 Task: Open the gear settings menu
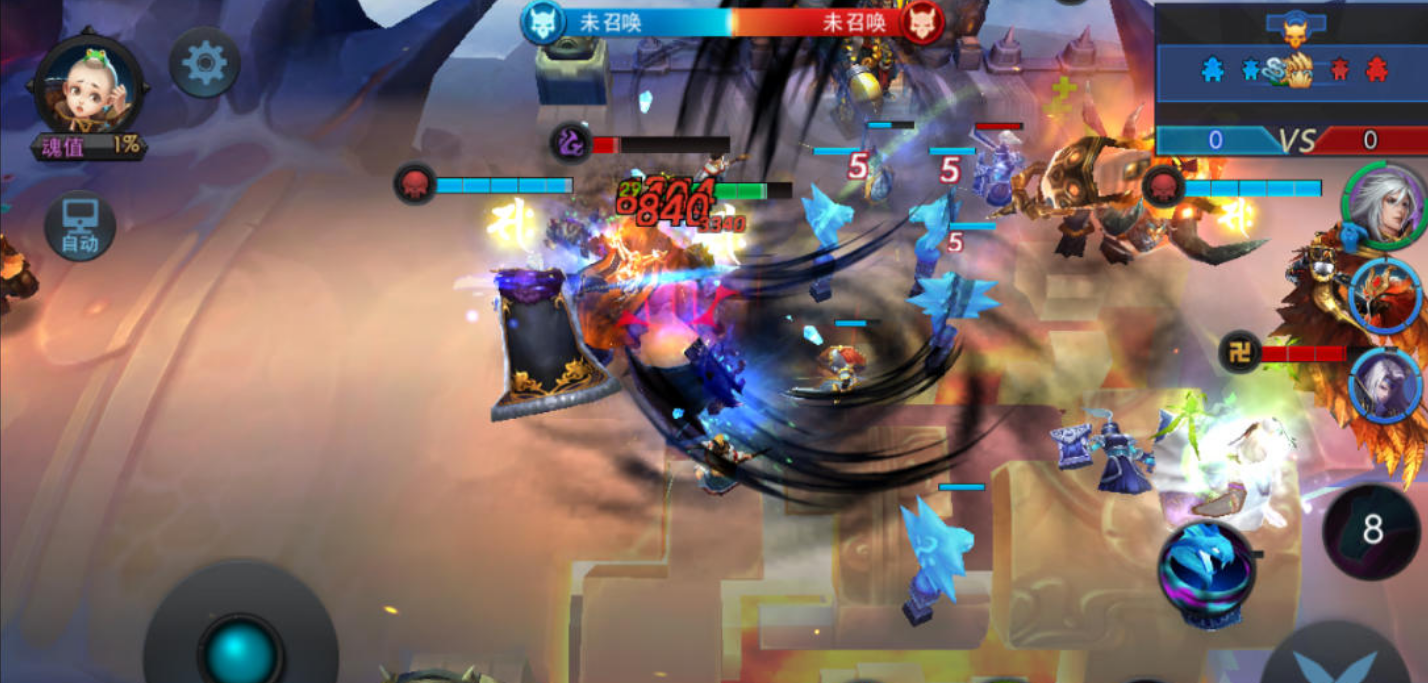tap(205, 63)
